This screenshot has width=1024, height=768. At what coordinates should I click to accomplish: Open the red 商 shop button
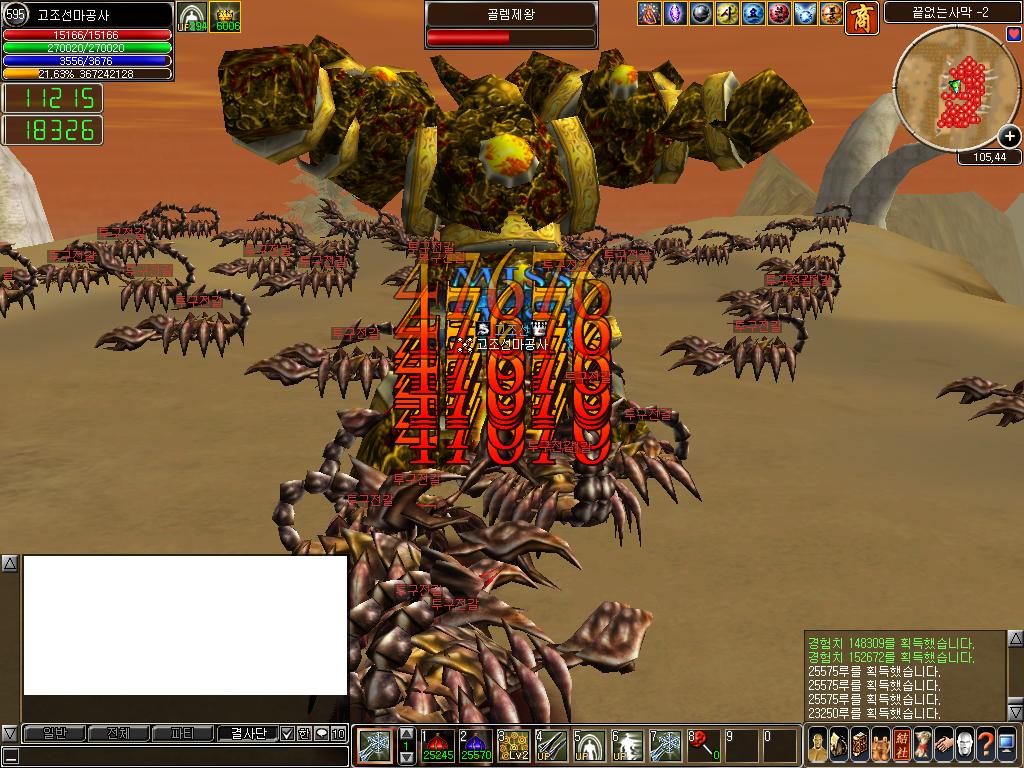[x=862, y=16]
